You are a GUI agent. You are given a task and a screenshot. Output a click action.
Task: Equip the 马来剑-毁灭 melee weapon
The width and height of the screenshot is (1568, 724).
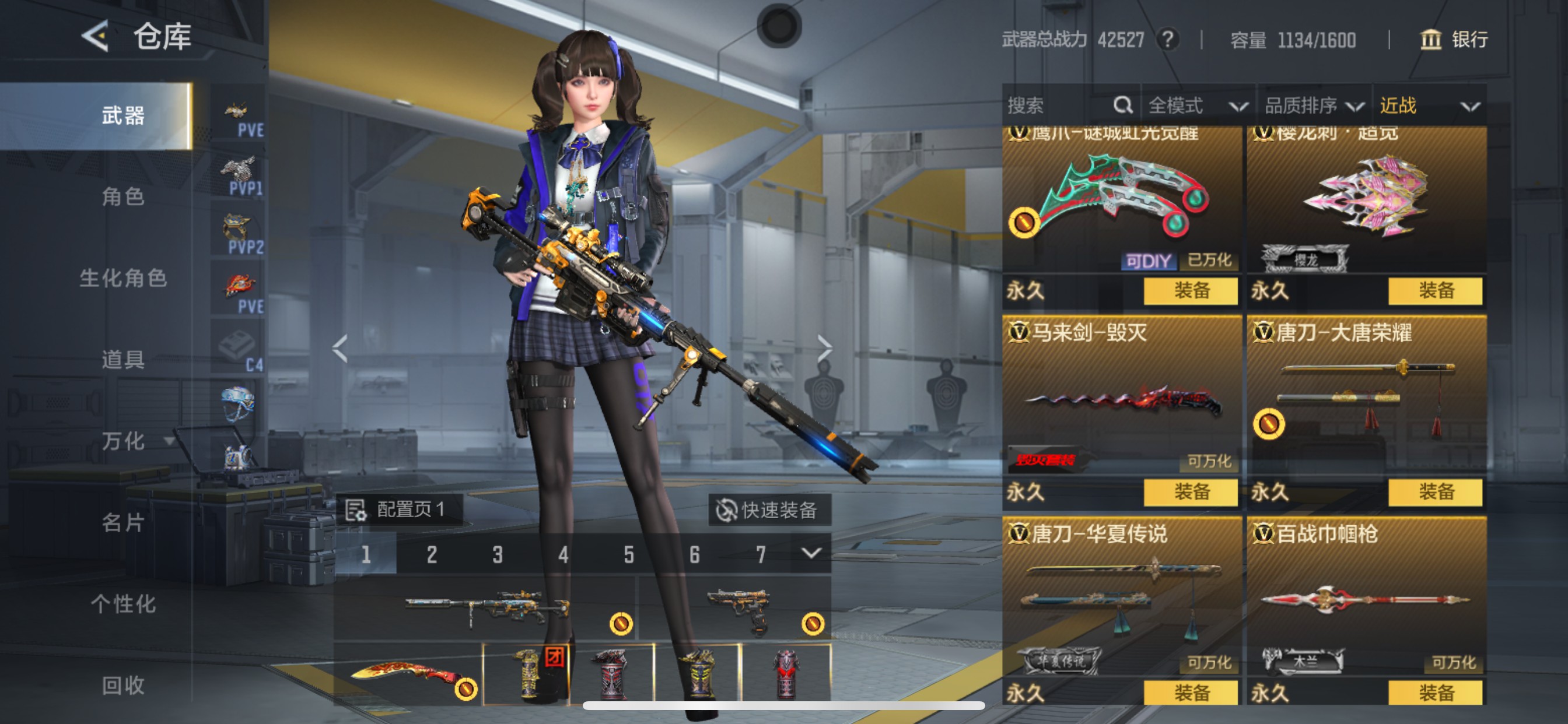click(x=1190, y=491)
